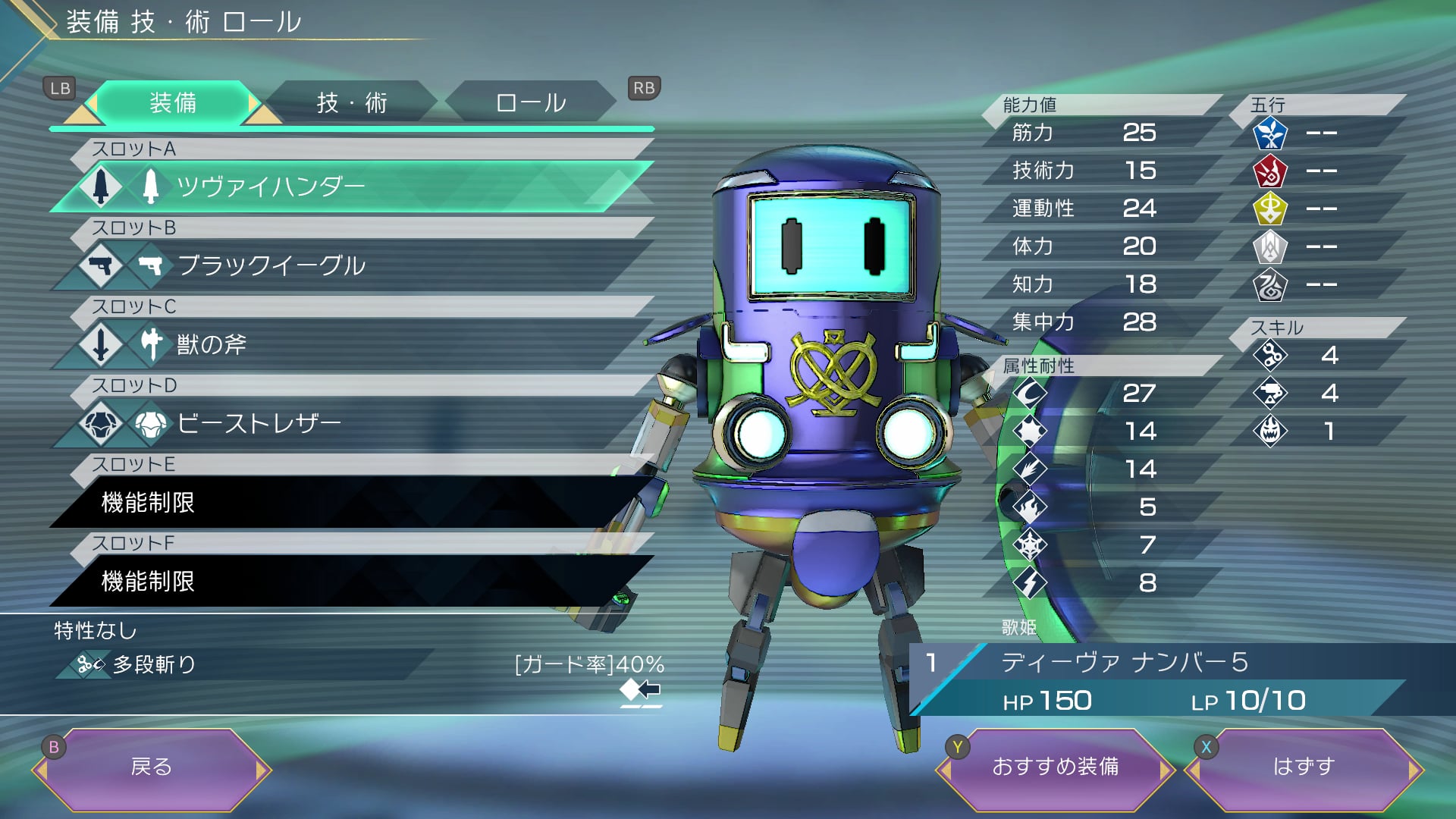Apply おすすめ装備 recommended gear
The height and width of the screenshot is (819, 1456).
pyautogui.click(x=1055, y=767)
